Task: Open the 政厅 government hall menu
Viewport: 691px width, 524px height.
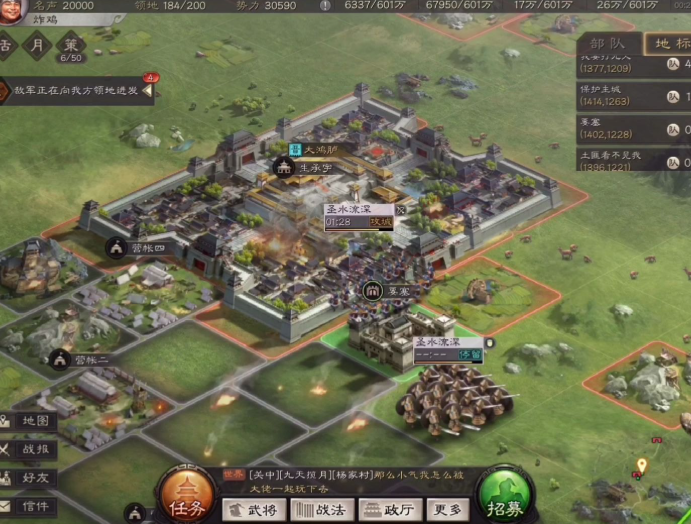Action: tap(389, 509)
